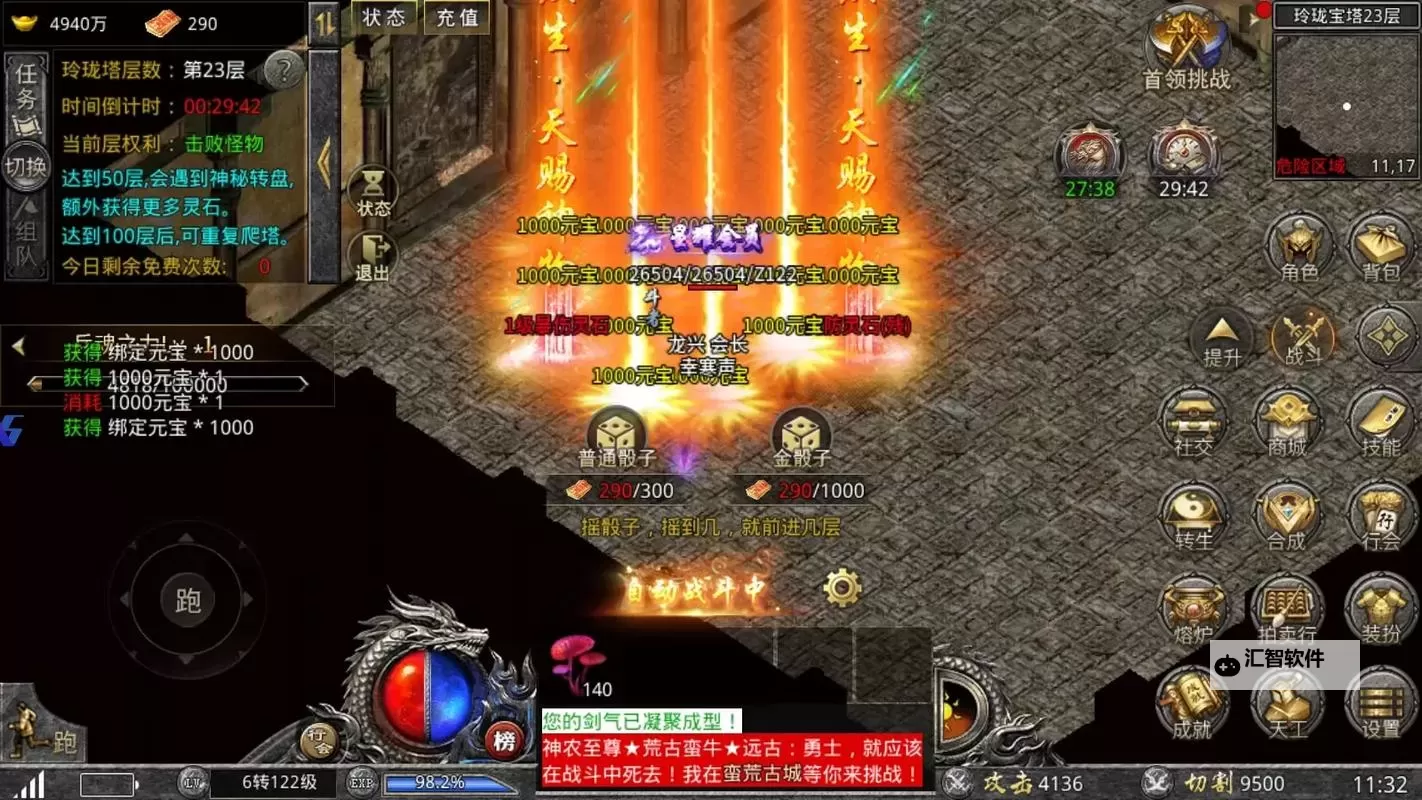Click the question mark help expander
Viewport: 1422px width, 800px height.
point(284,70)
